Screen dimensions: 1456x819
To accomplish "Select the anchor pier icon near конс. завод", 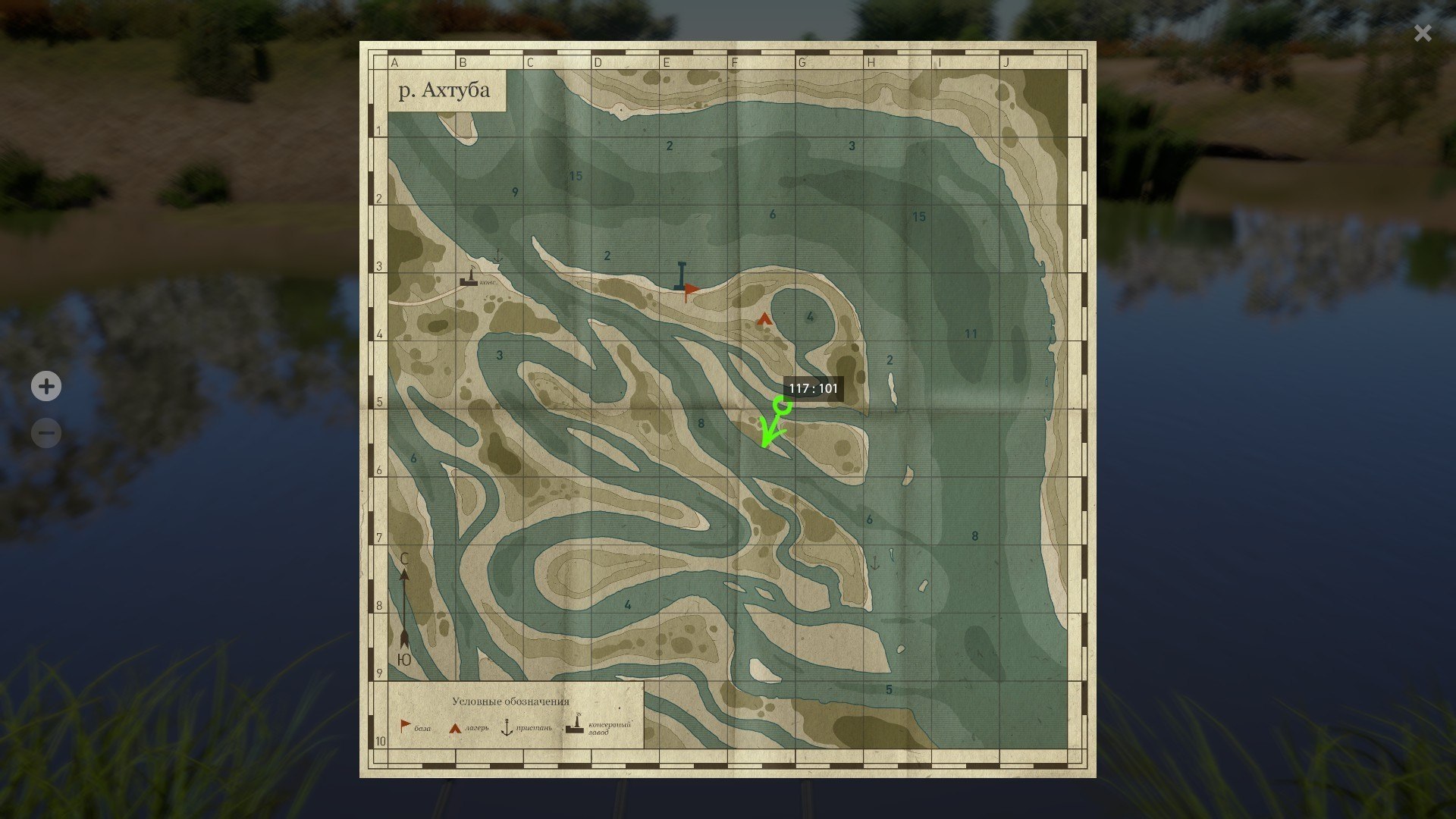I will (x=497, y=256).
